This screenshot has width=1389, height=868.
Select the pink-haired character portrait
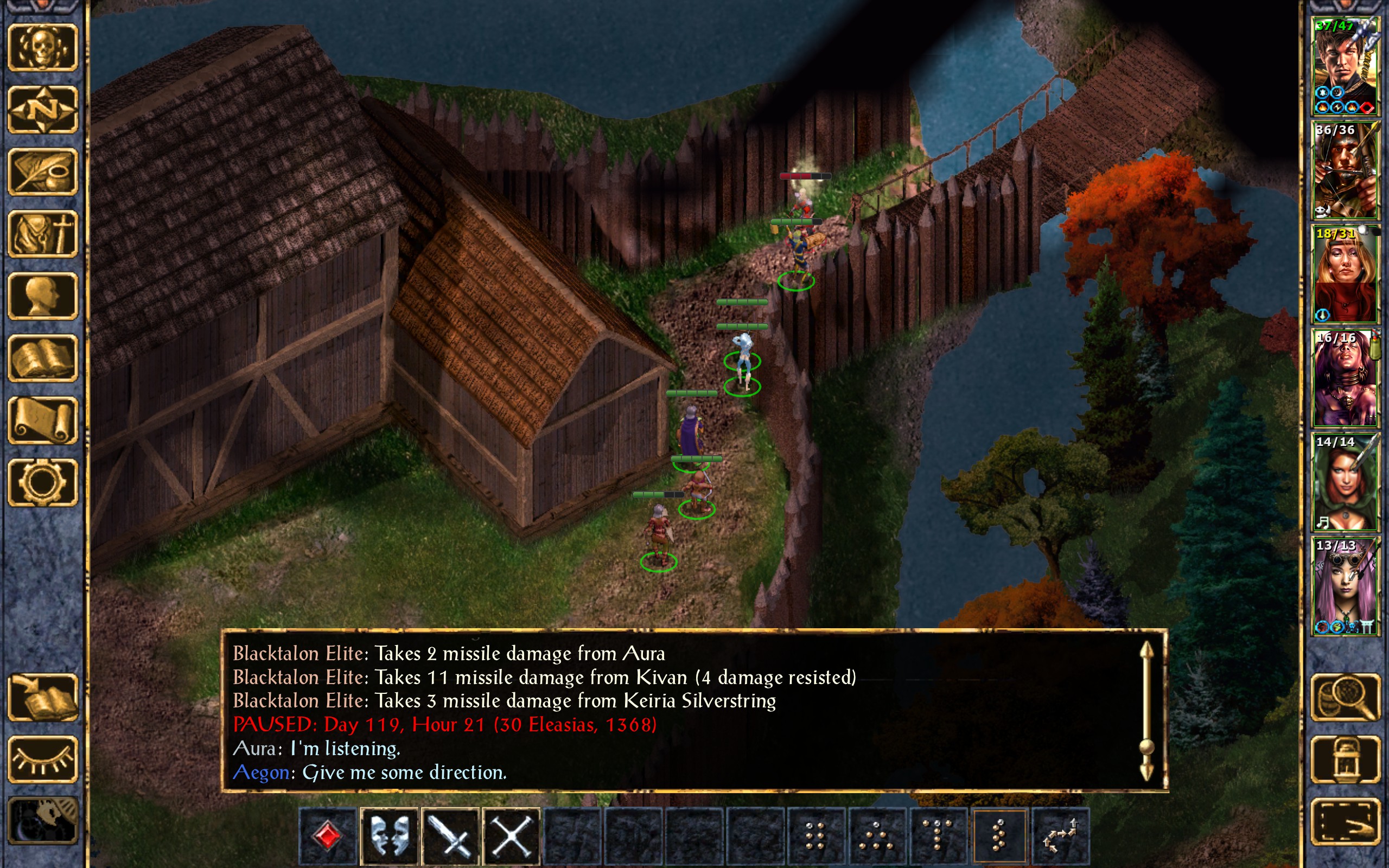tap(1345, 585)
